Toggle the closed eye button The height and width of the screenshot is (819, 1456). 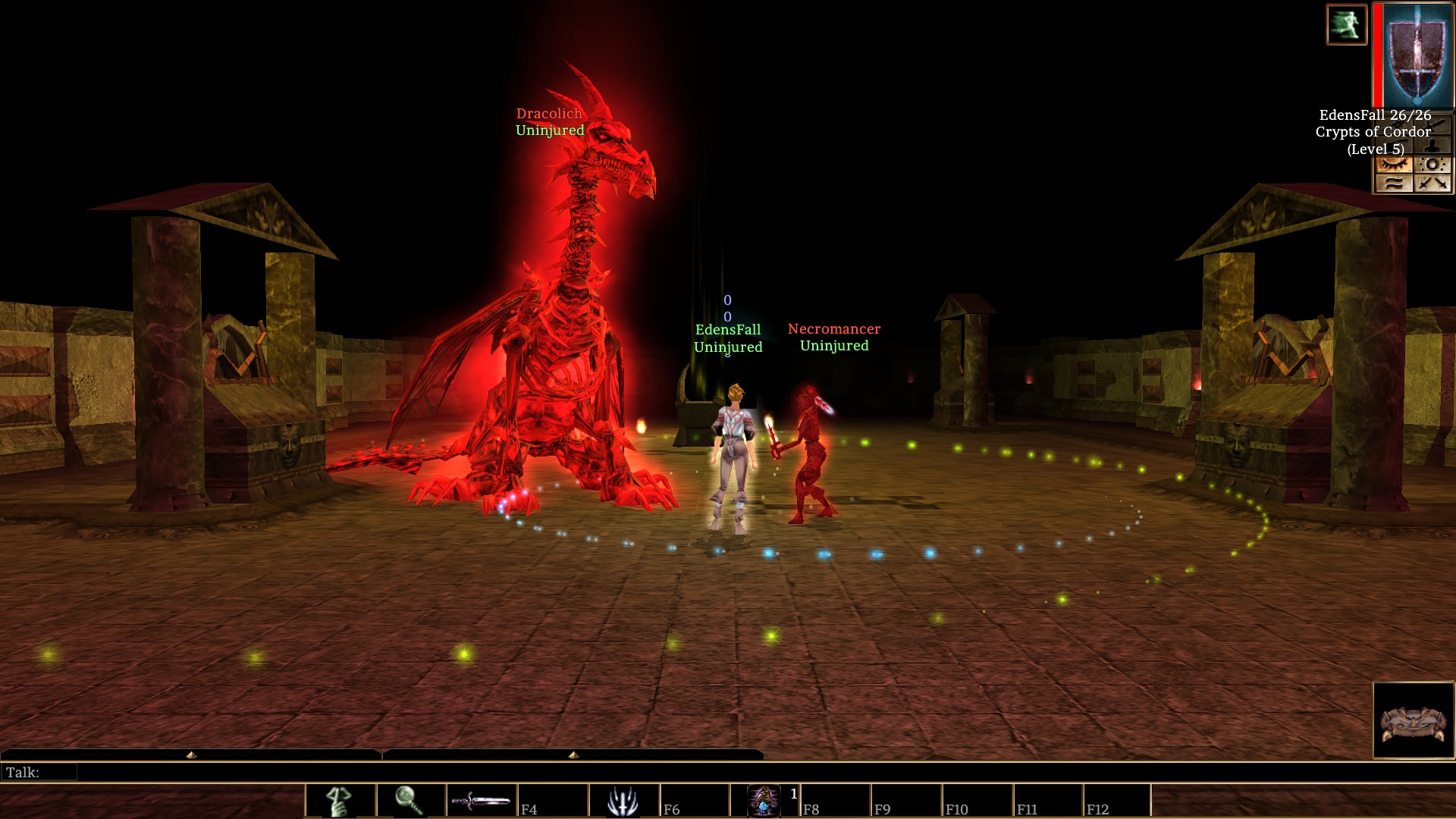point(1394,165)
